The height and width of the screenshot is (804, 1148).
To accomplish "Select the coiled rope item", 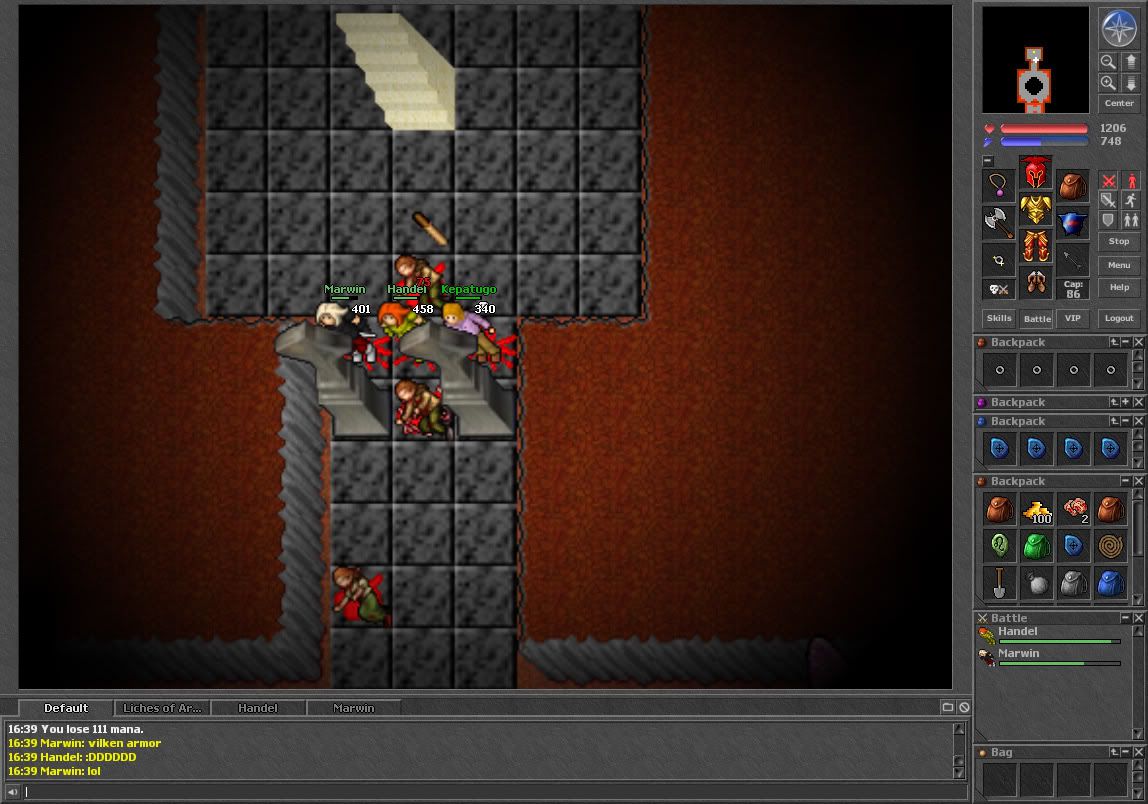I will click(1111, 546).
